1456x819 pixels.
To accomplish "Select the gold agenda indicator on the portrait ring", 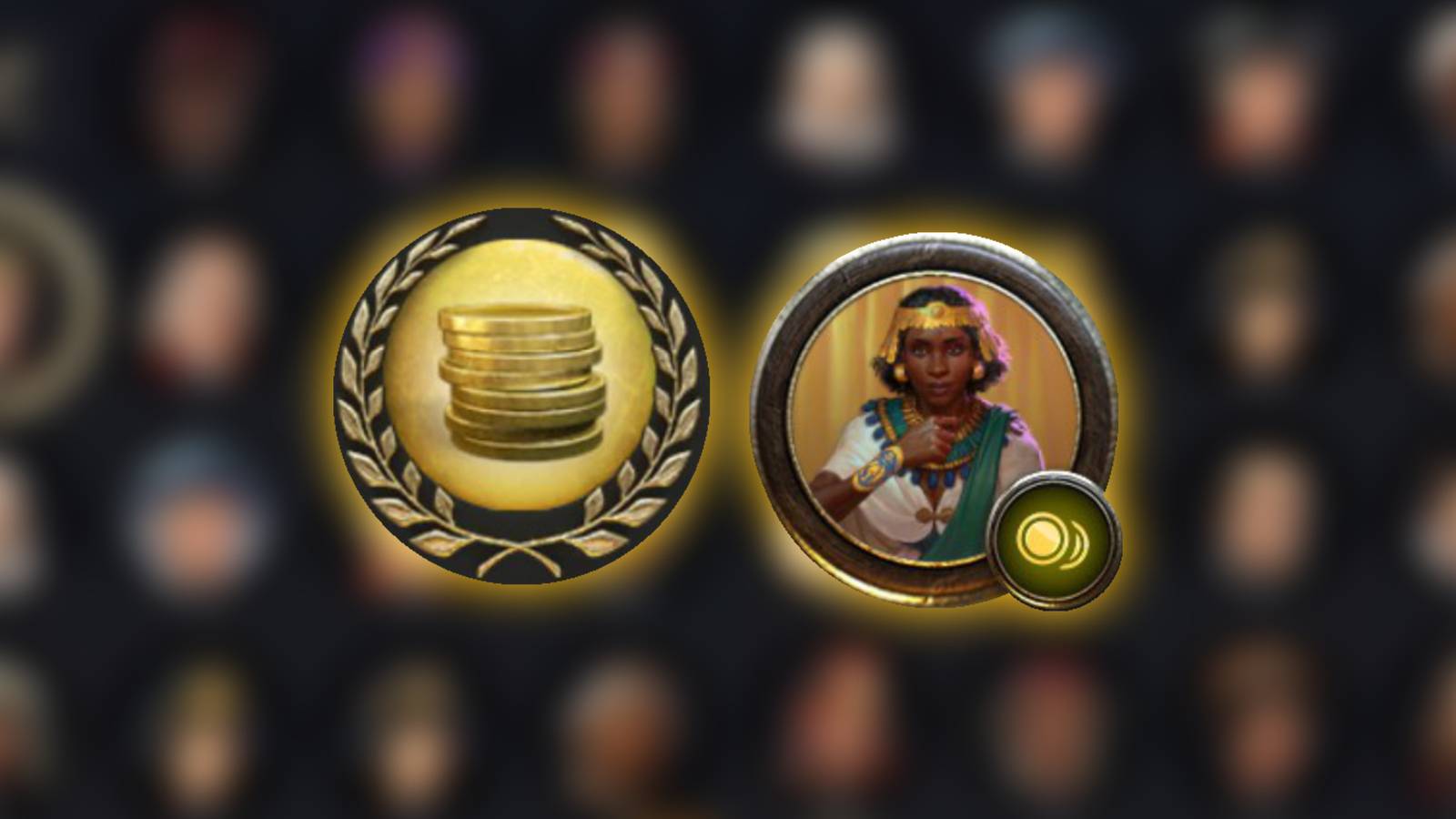I will tap(1056, 537).
